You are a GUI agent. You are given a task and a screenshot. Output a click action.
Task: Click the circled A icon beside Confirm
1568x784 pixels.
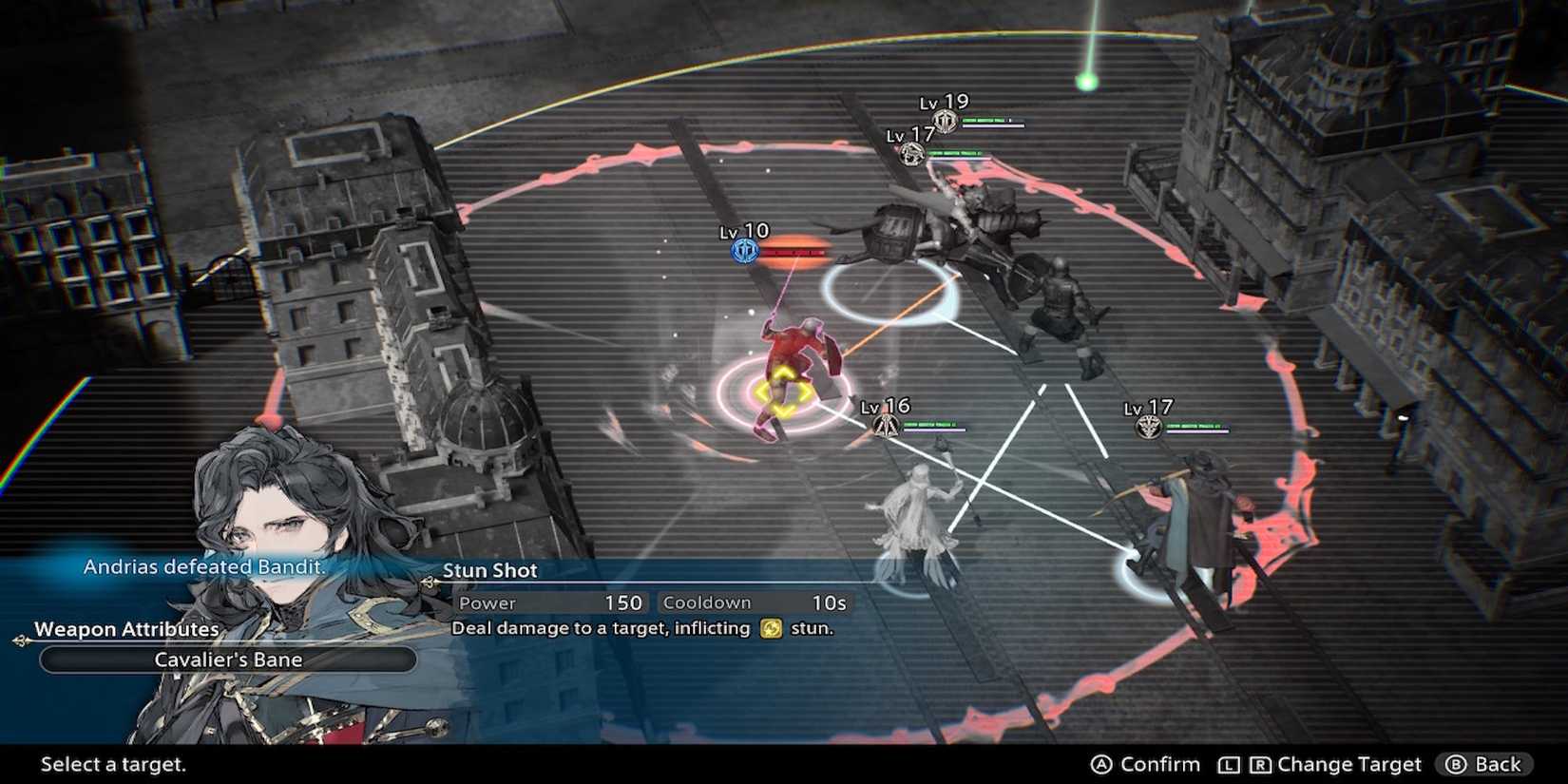tap(1102, 763)
